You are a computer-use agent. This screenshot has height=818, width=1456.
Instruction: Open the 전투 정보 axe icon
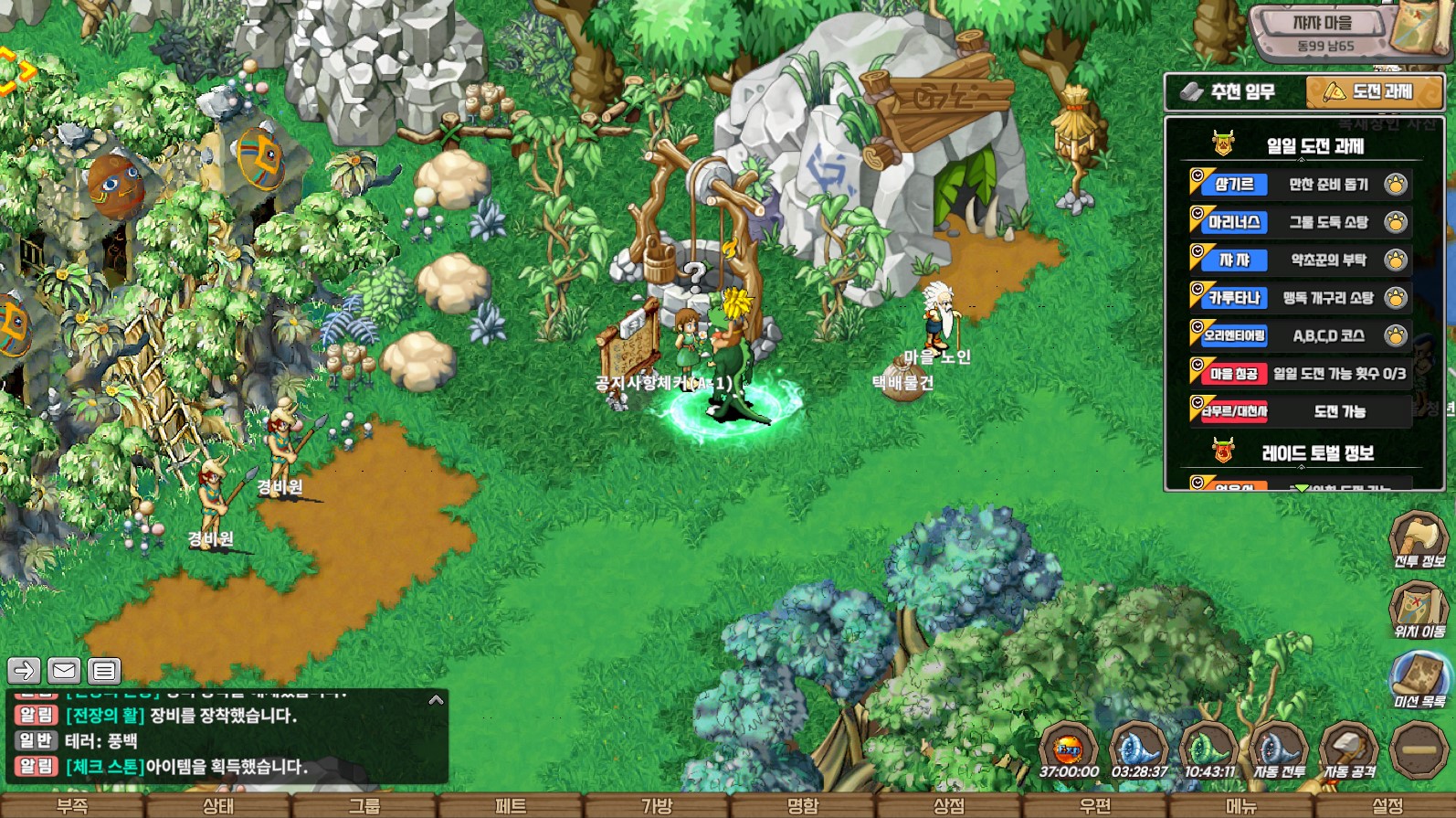(x=1419, y=540)
